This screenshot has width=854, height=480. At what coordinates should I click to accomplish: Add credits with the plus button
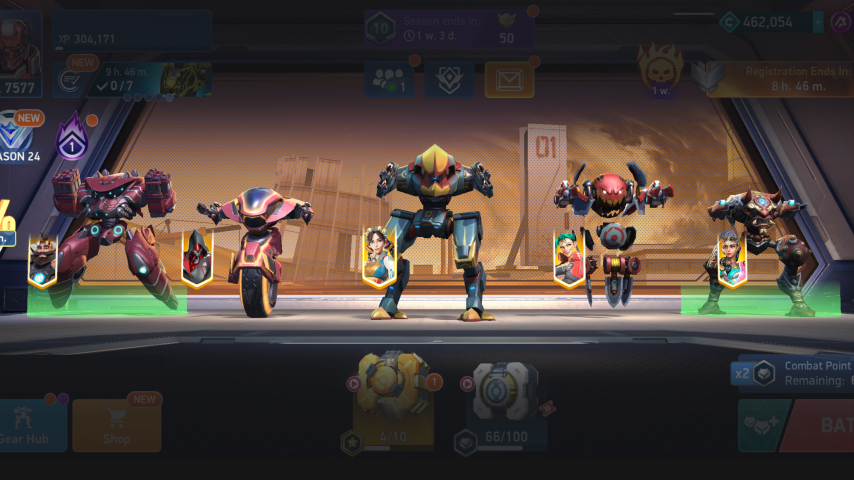pos(818,22)
